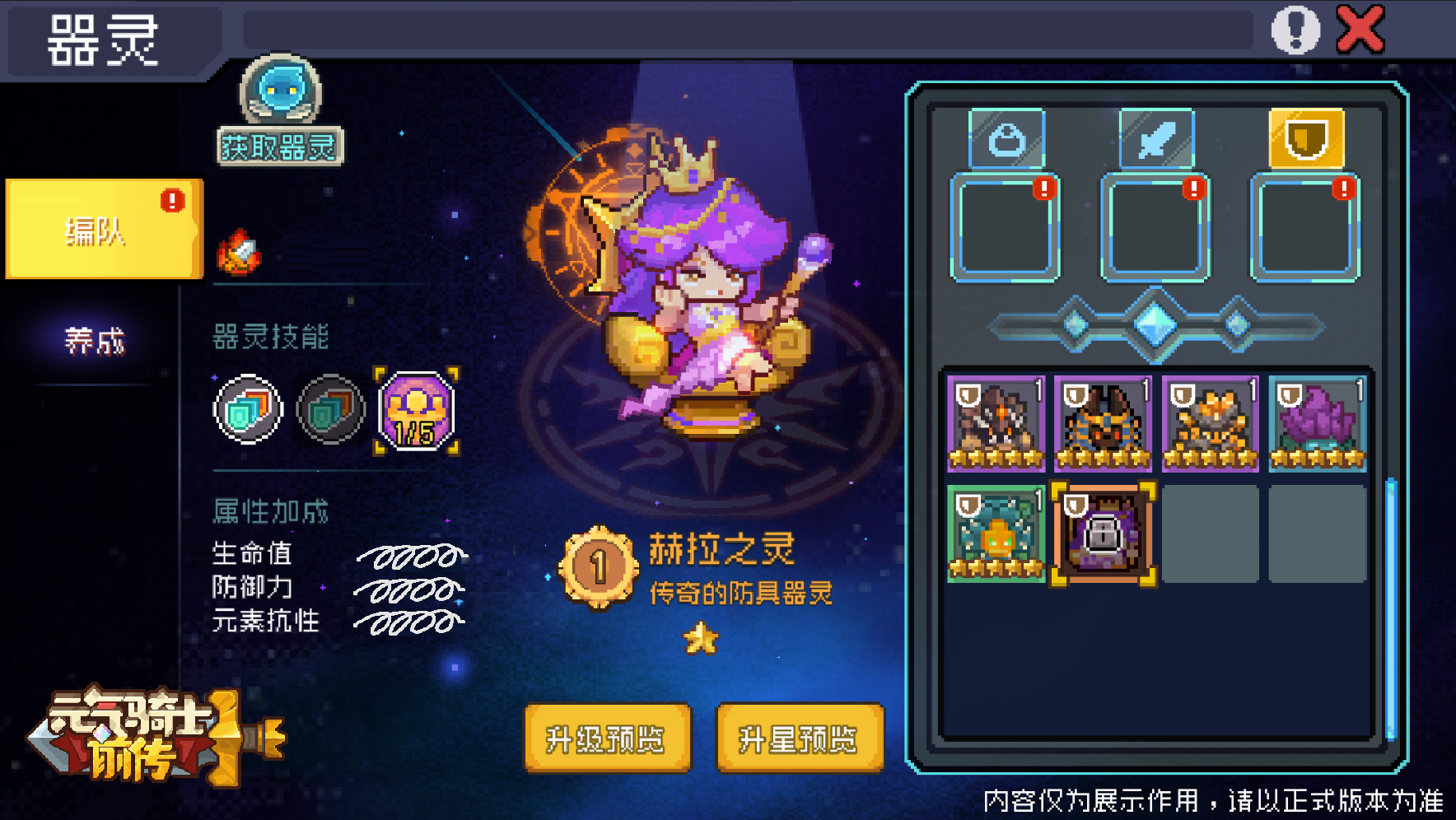The image size is (1456, 820).
Task: Click the center diamond on the gem bar
Action: 1156,324
